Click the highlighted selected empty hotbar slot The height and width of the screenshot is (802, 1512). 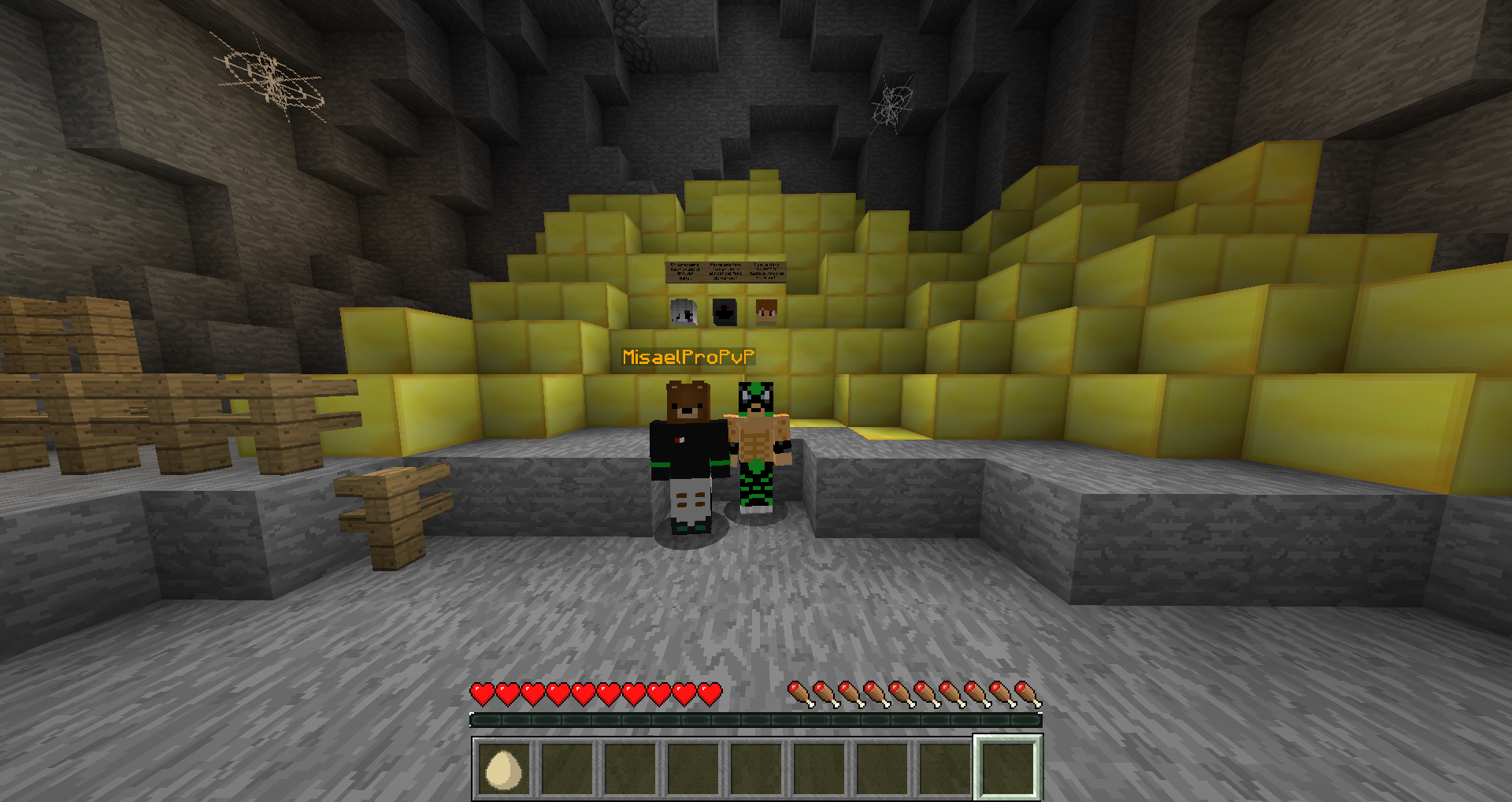[1007, 768]
